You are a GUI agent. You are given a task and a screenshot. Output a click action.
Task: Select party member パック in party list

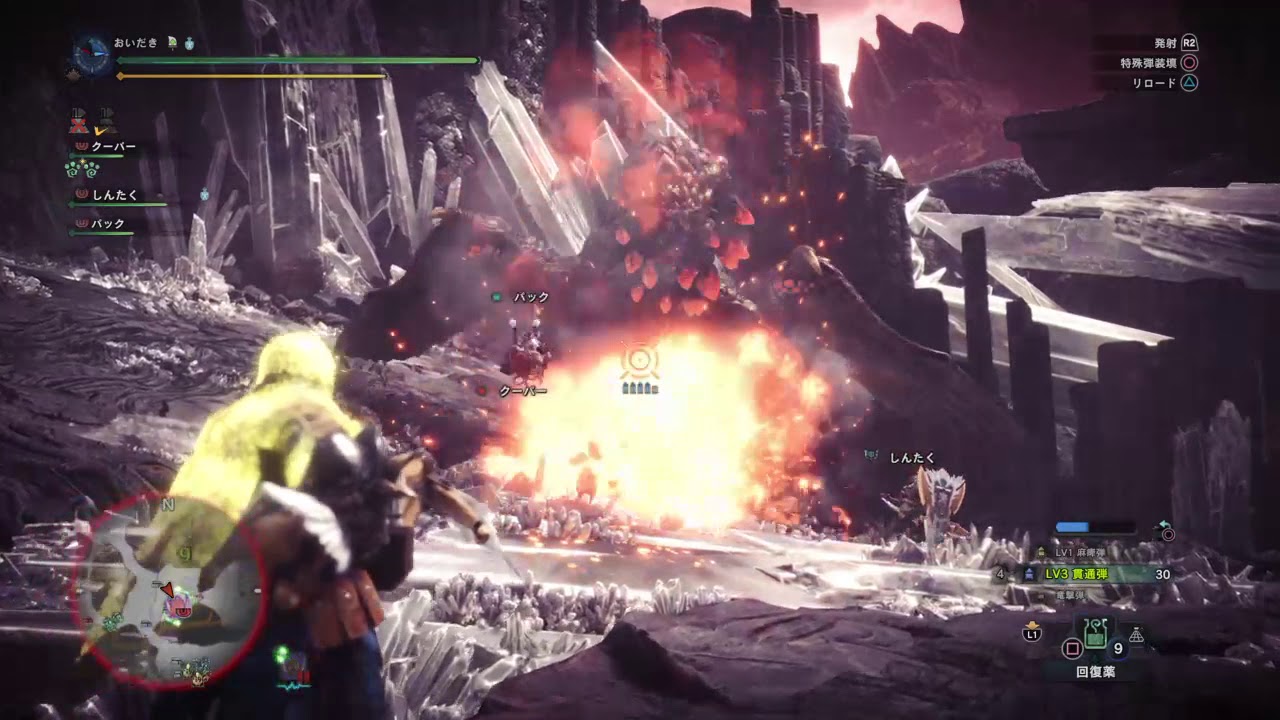tap(106, 224)
